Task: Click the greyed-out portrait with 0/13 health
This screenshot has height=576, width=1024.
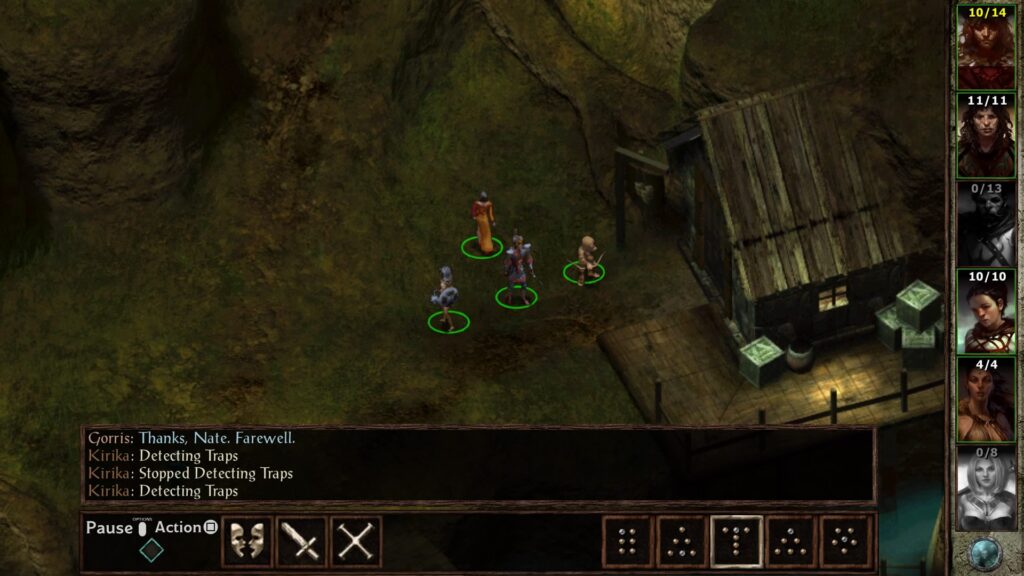Action: point(986,223)
